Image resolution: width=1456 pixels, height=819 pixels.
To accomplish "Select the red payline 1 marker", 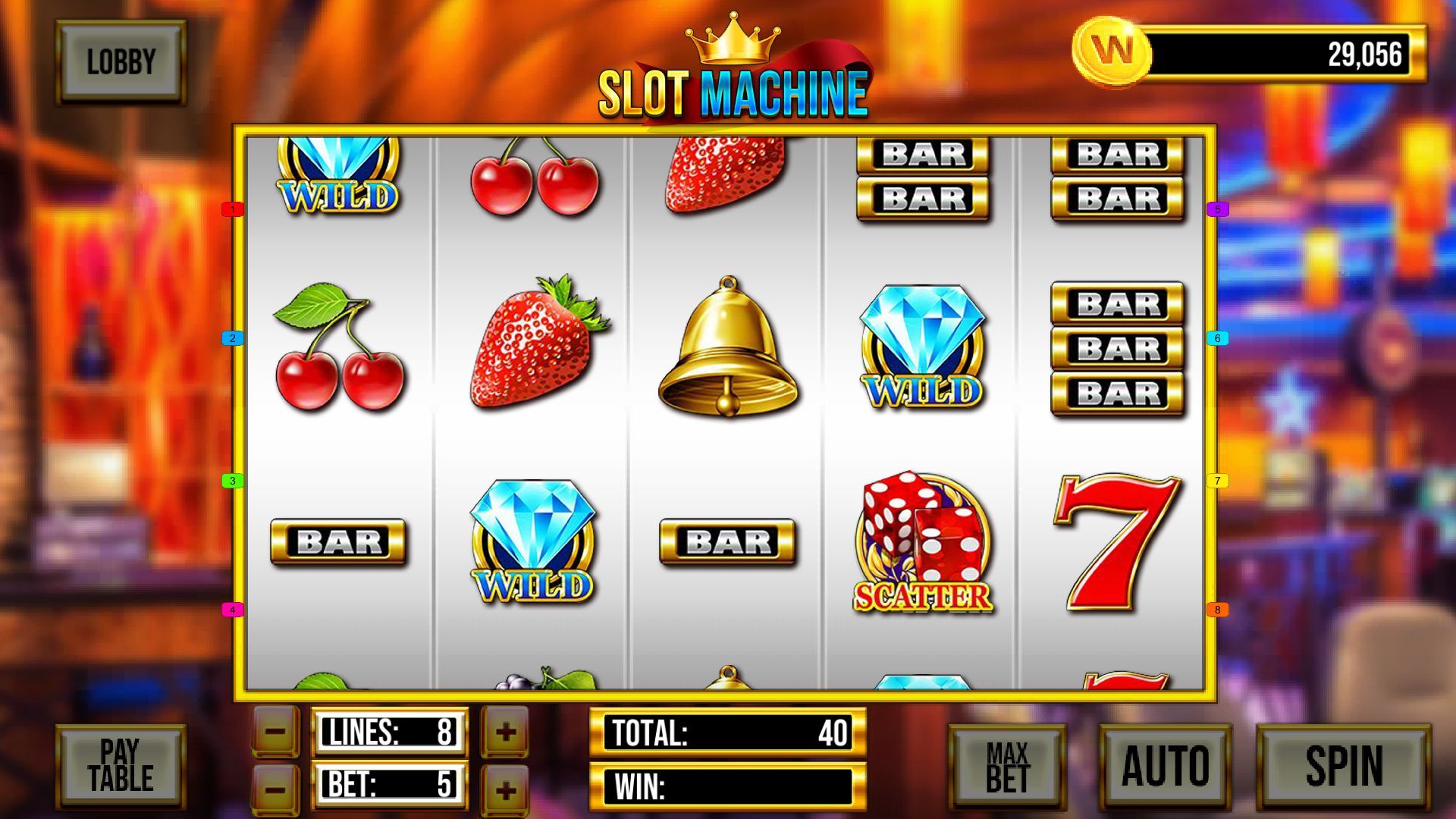I will [232, 209].
